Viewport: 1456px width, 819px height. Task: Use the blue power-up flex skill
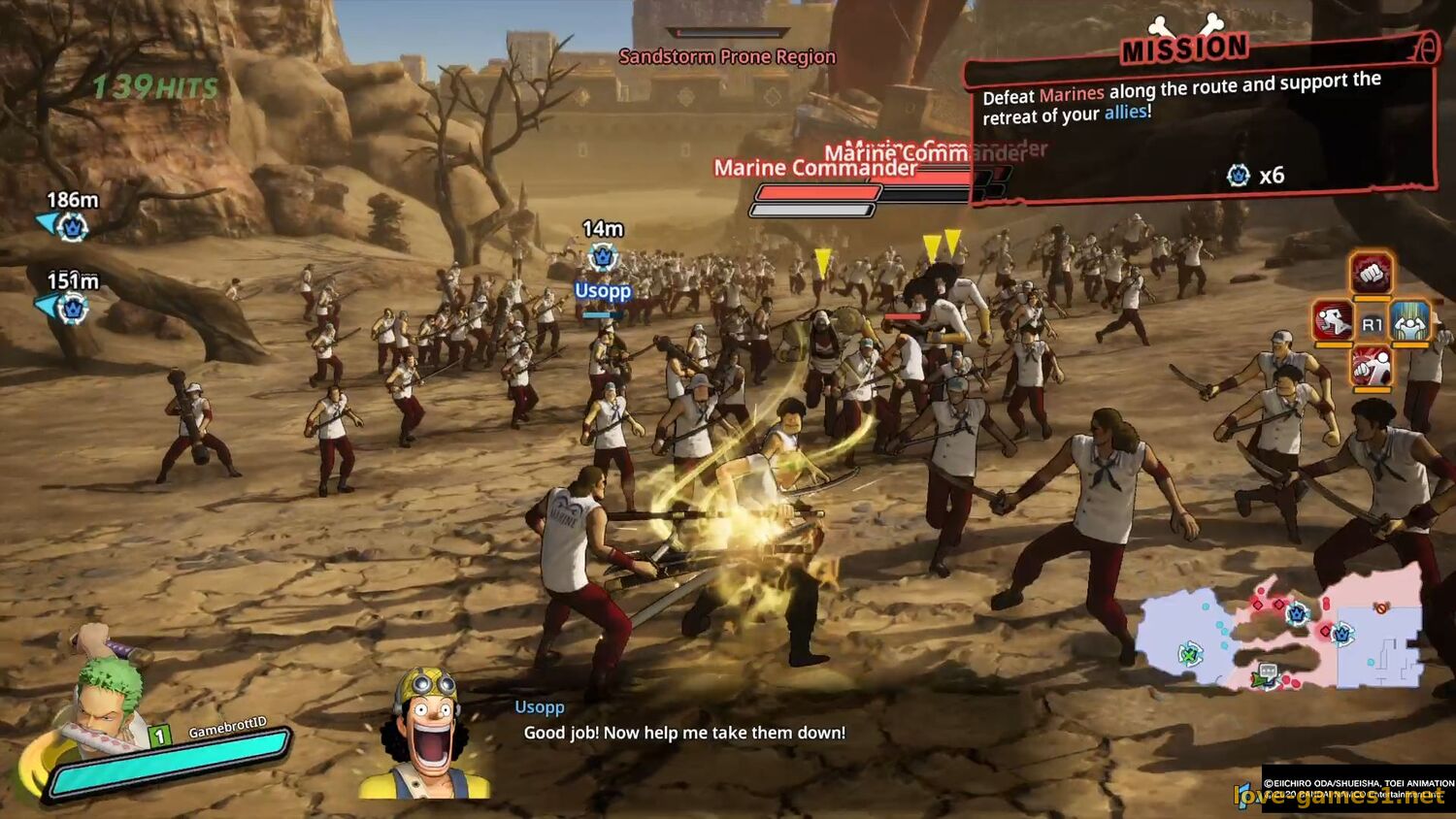(x=1409, y=321)
